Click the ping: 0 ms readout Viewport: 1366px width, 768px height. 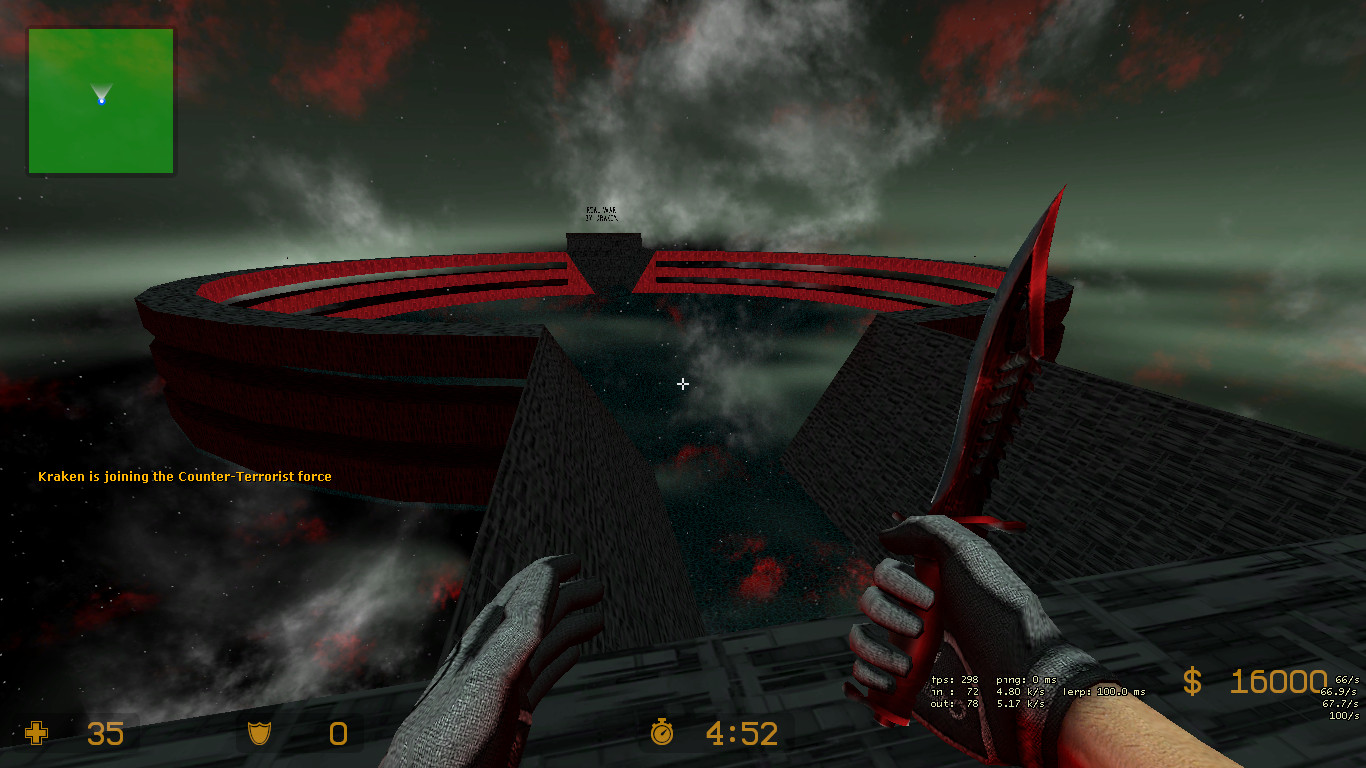(1029, 678)
